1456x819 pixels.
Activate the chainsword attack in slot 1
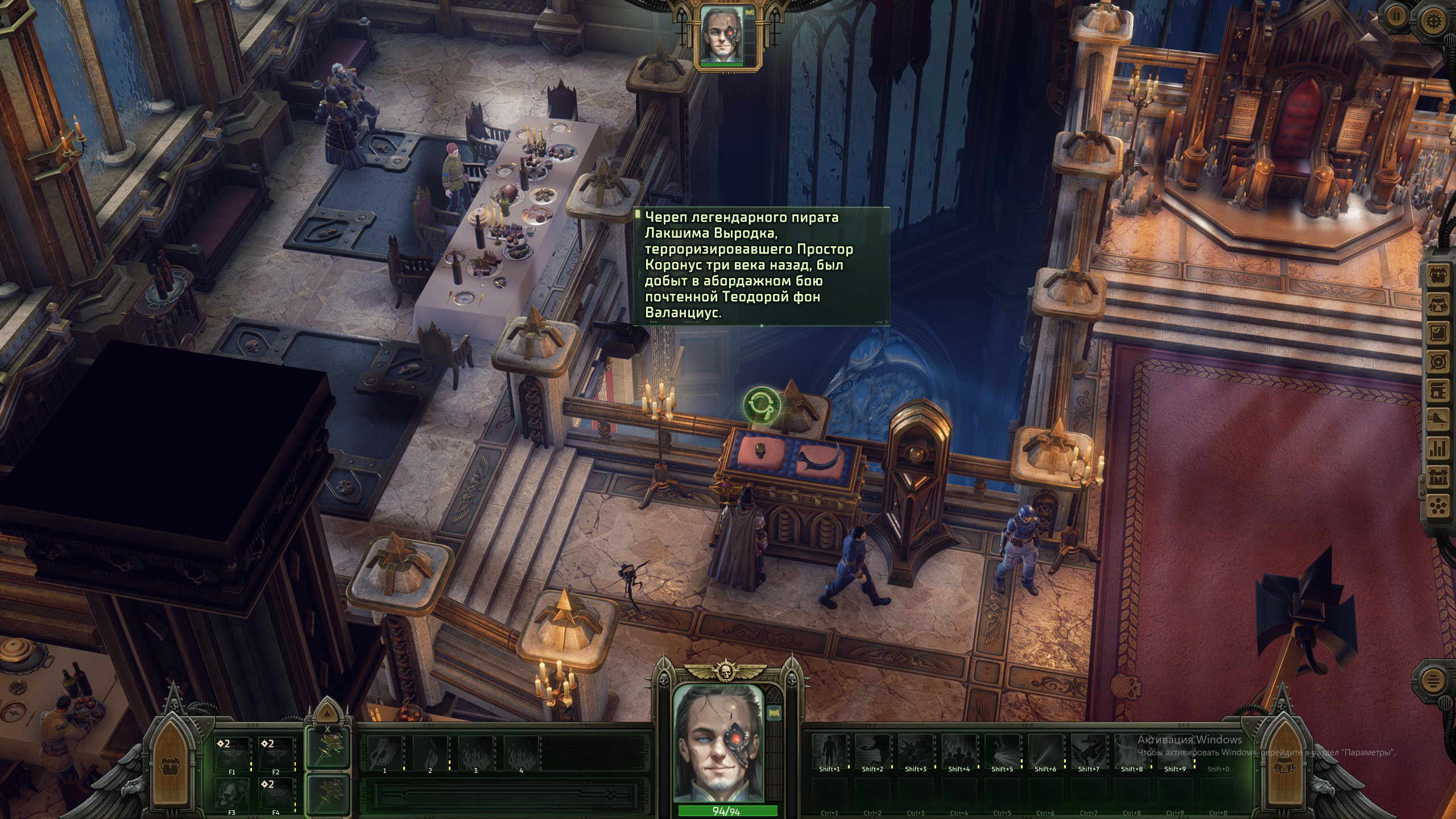pyautogui.click(x=384, y=752)
